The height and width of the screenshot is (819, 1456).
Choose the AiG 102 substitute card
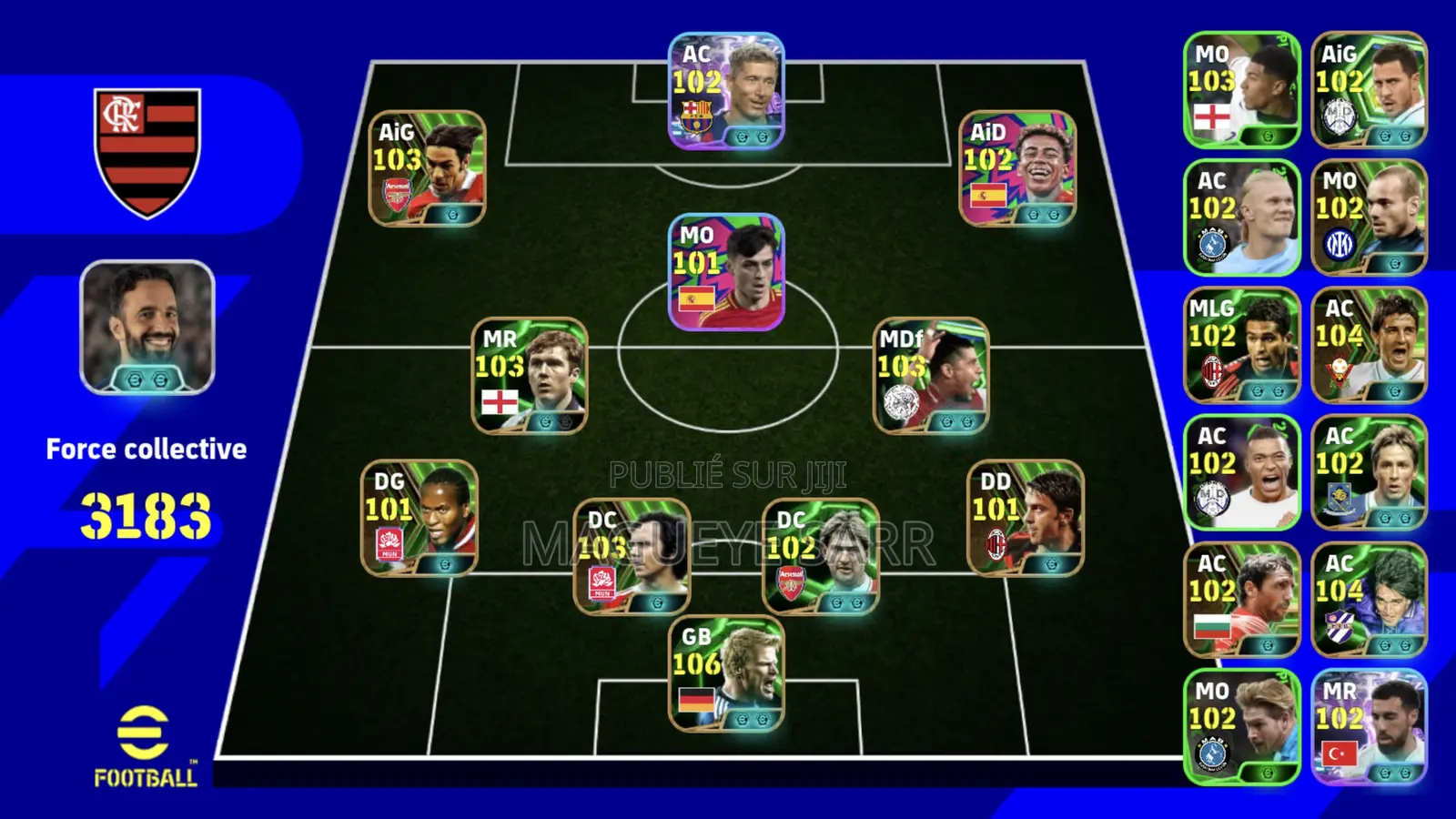pyautogui.click(x=1370, y=90)
